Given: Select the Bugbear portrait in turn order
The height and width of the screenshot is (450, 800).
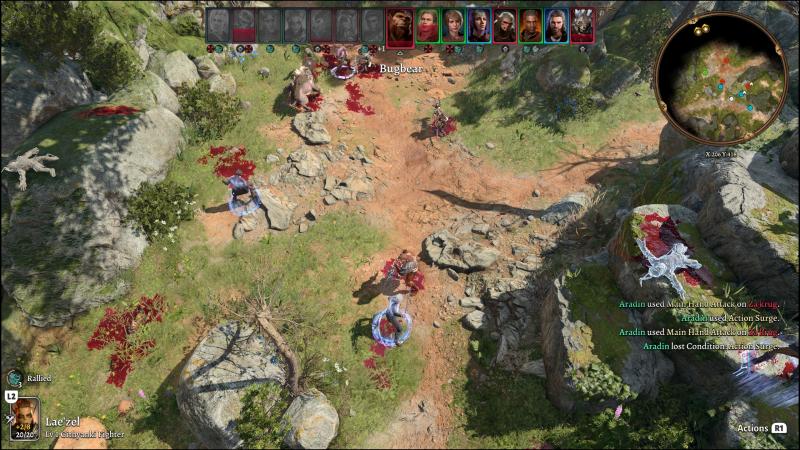Looking at the screenshot, I should click(x=399, y=25).
